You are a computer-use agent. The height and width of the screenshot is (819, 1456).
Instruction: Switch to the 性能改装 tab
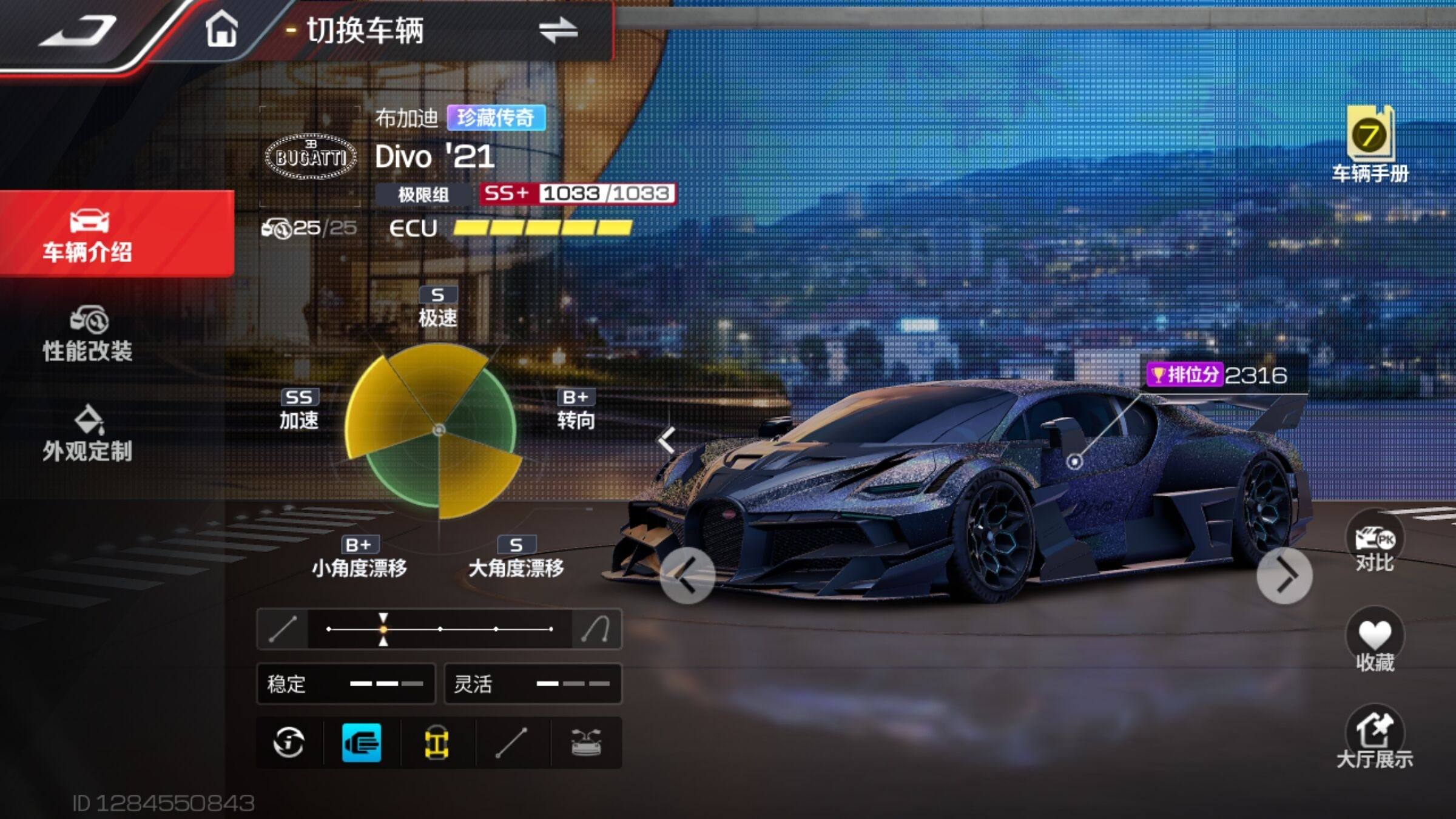click(x=88, y=335)
